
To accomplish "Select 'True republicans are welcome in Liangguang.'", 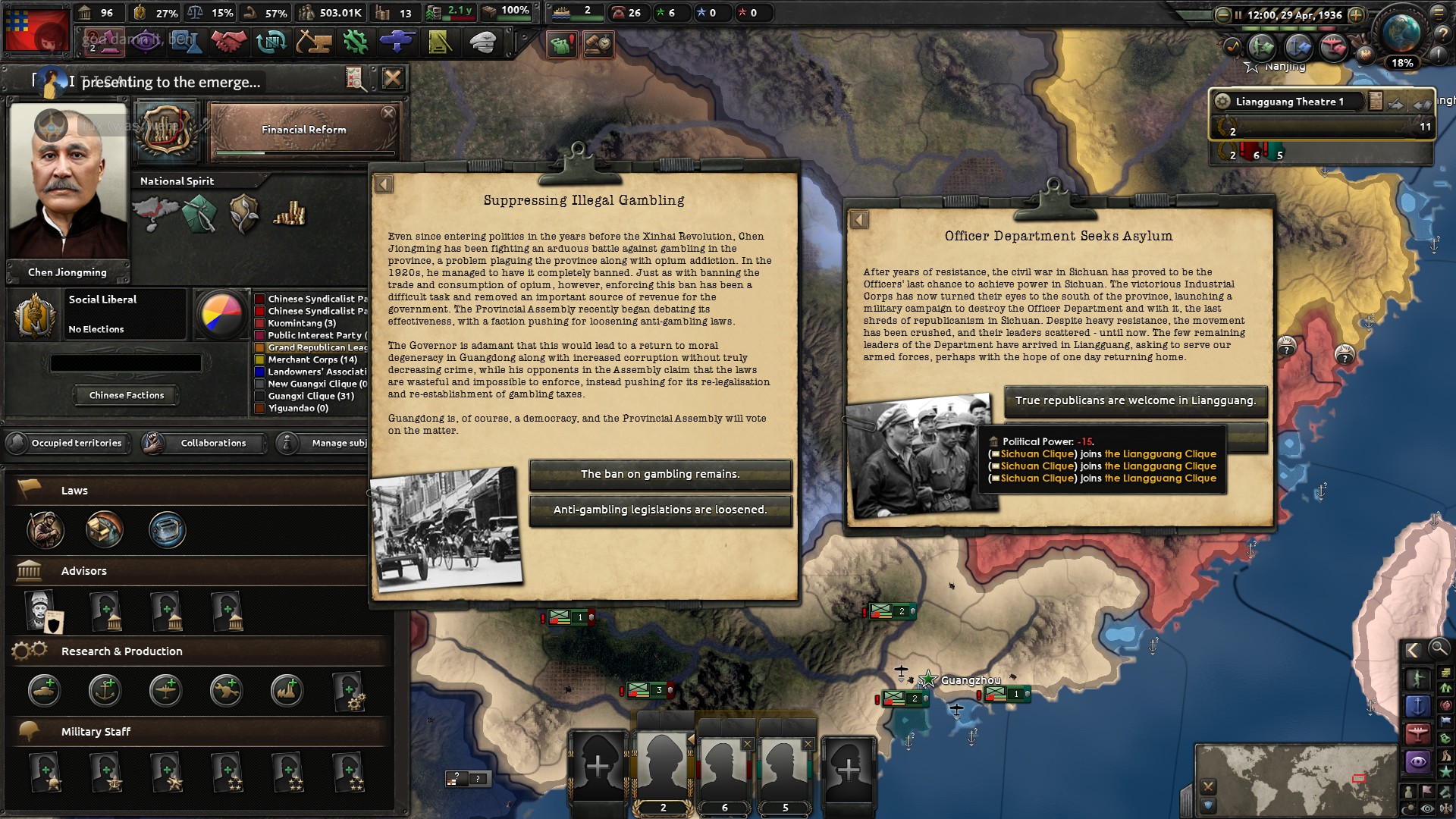I will 1134,401.
